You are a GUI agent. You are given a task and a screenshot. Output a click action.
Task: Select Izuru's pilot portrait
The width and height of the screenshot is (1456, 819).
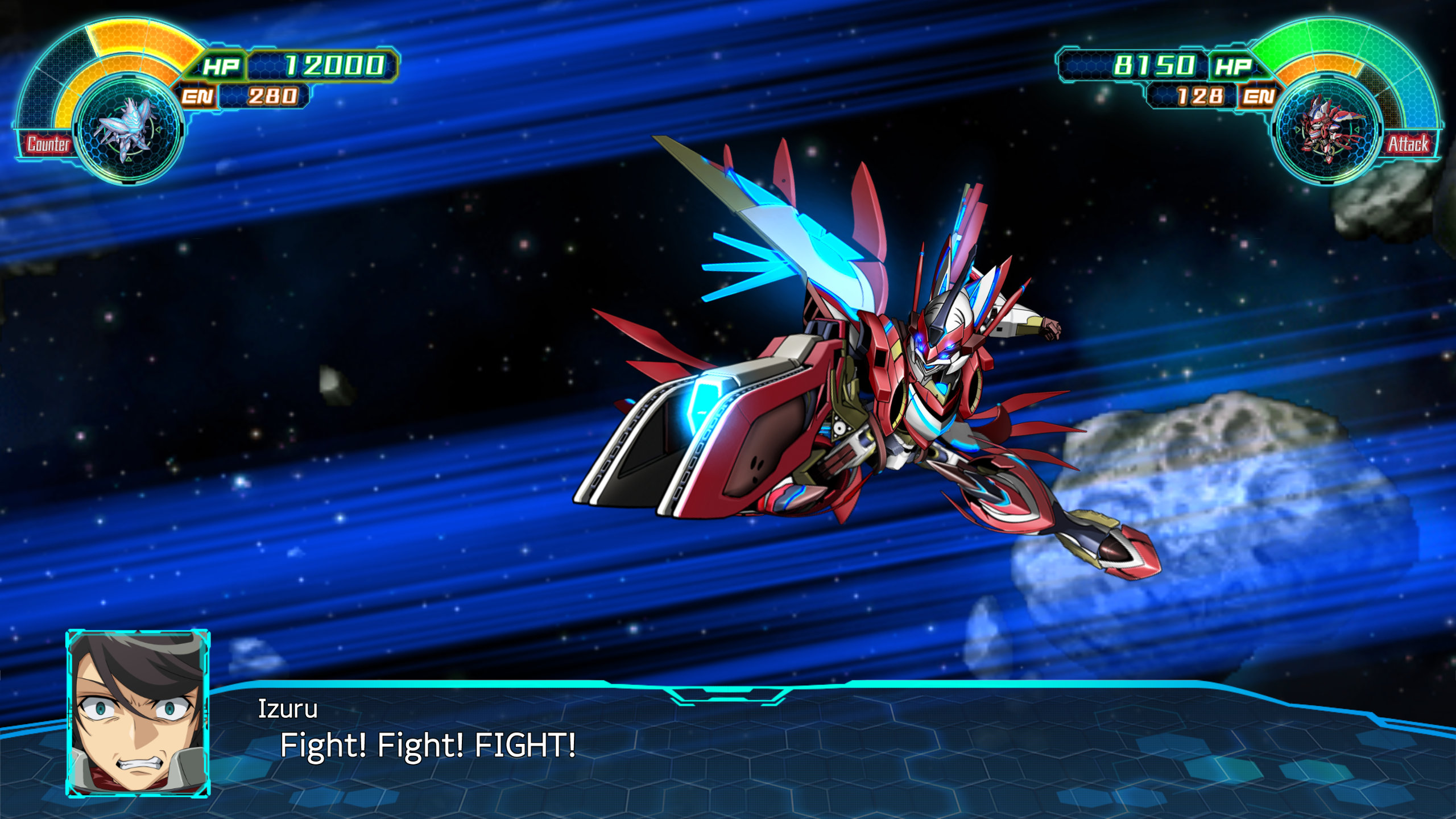[138, 713]
